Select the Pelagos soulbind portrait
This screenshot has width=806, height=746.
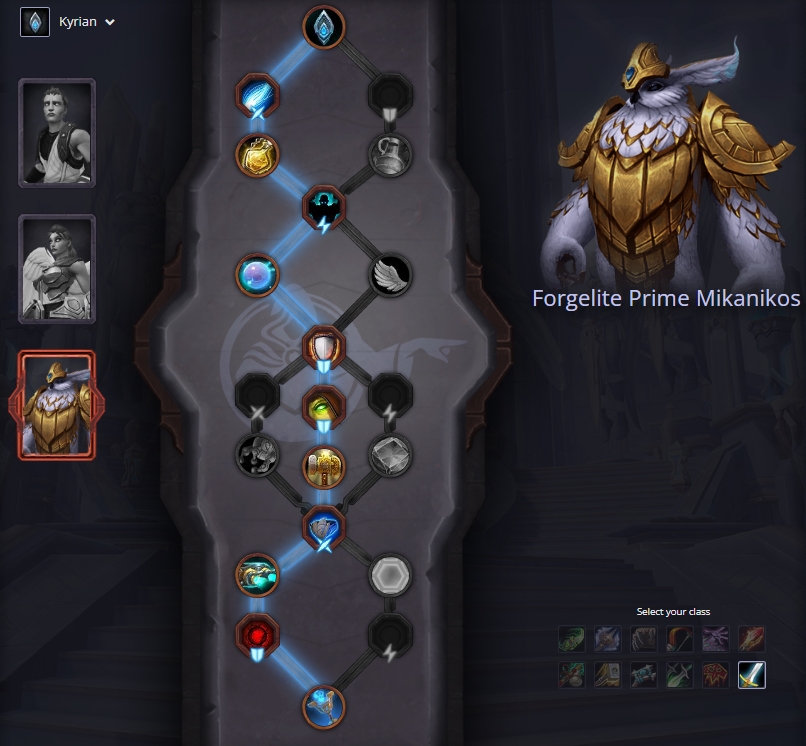pyautogui.click(x=57, y=132)
